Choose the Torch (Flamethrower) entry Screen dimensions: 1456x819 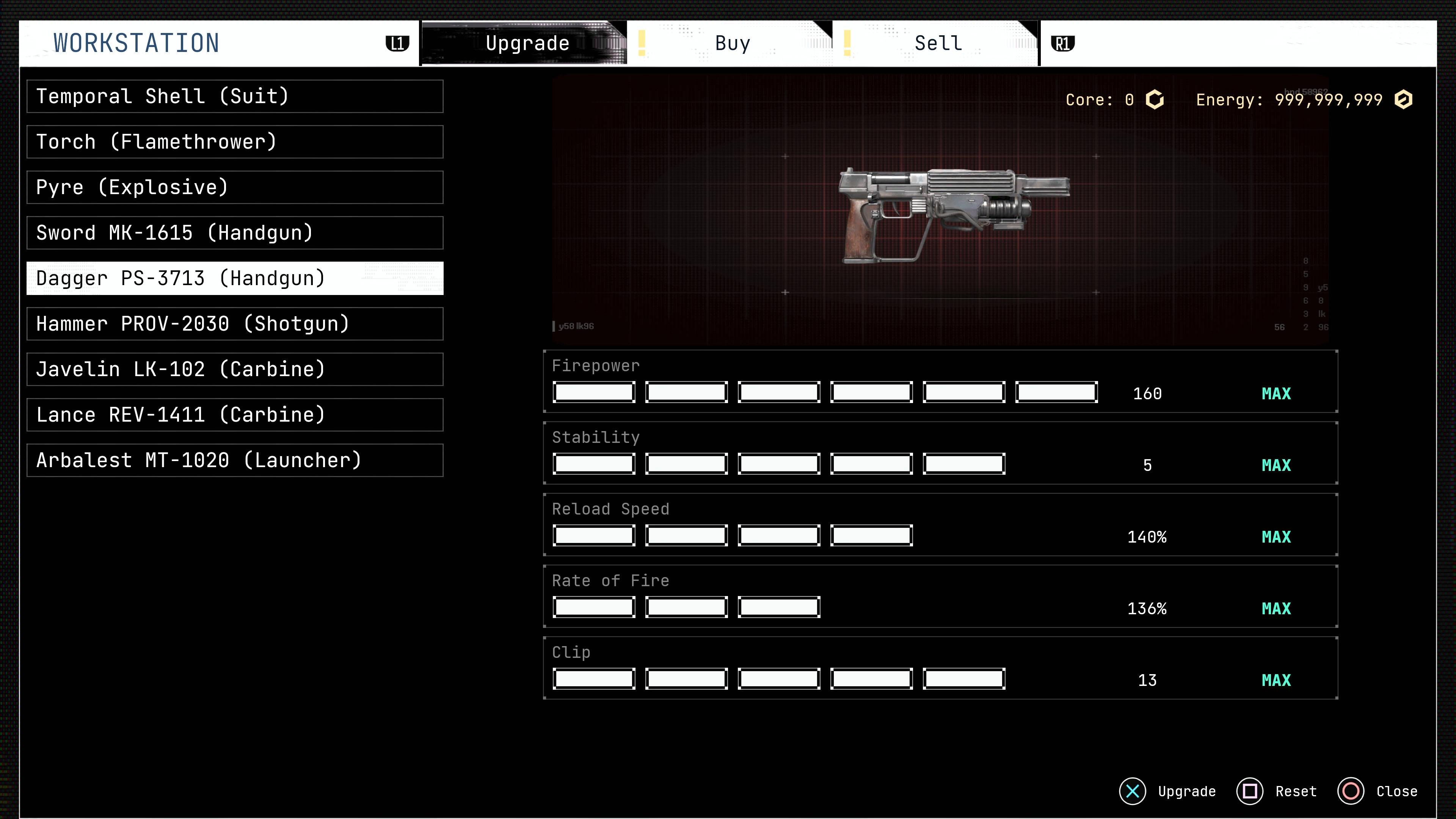coord(235,142)
